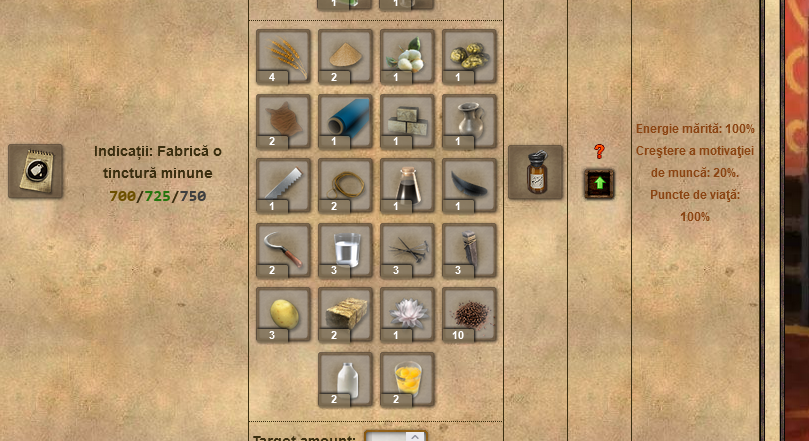Screen dimensions: 809x441
Task: Pick the black feather ingredient slot
Action: point(469,184)
